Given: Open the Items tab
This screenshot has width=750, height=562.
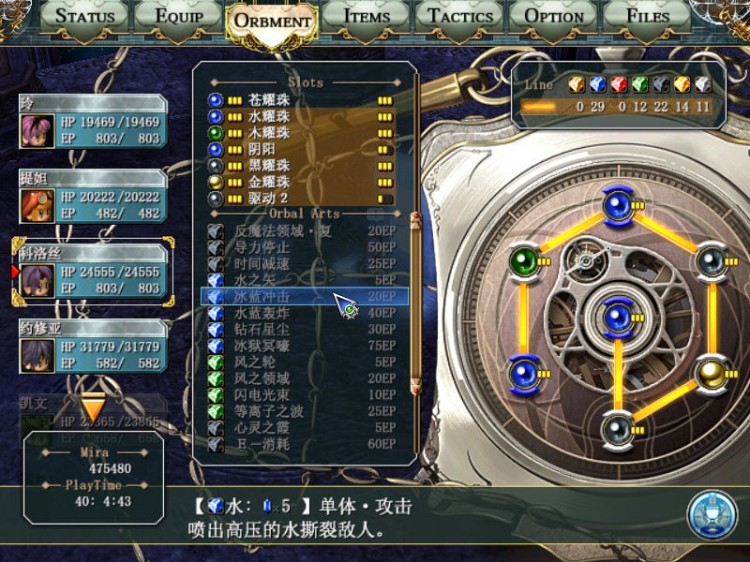Looking at the screenshot, I should tap(366, 16).
